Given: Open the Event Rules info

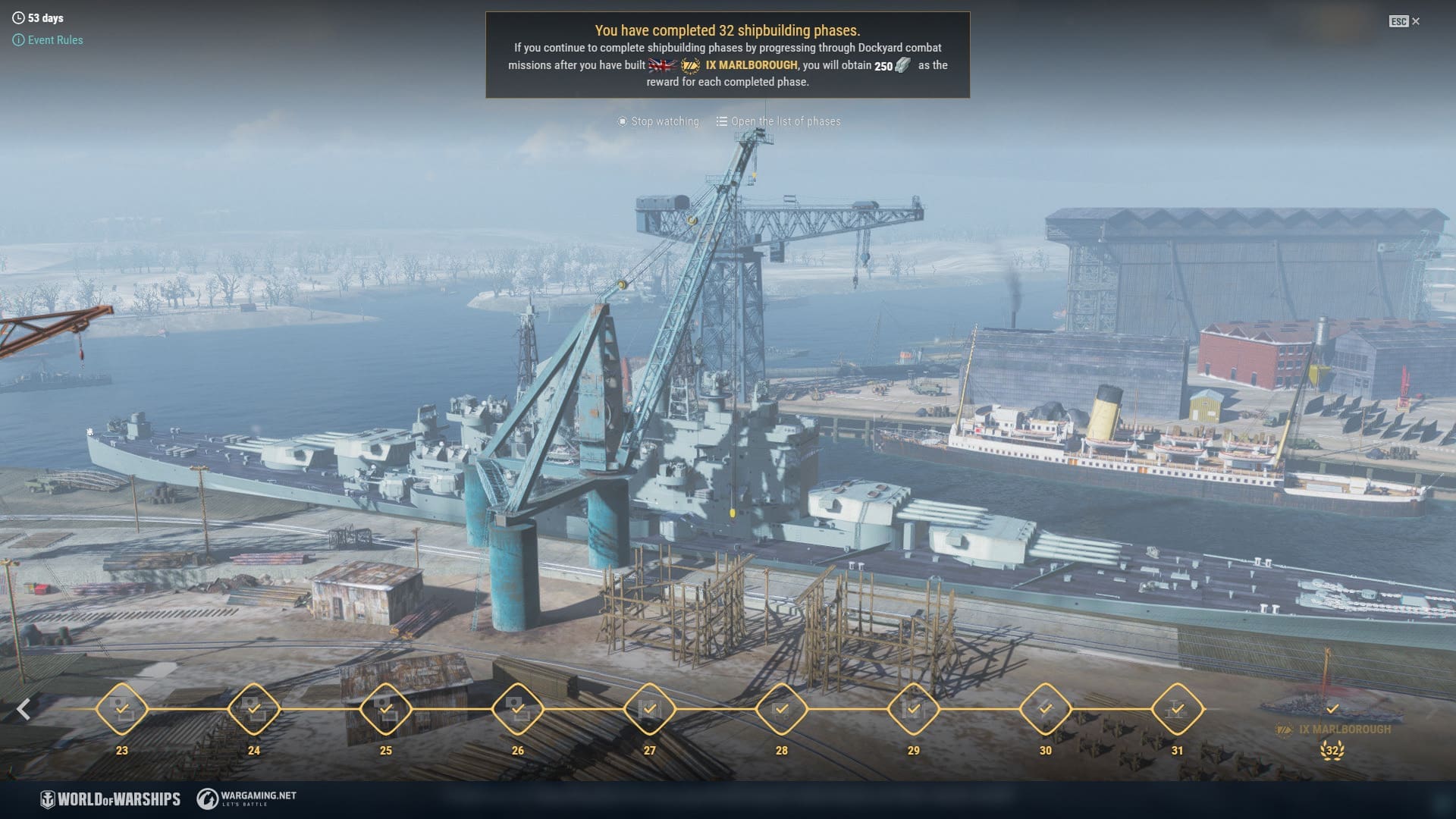Looking at the screenshot, I should [x=49, y=40].
